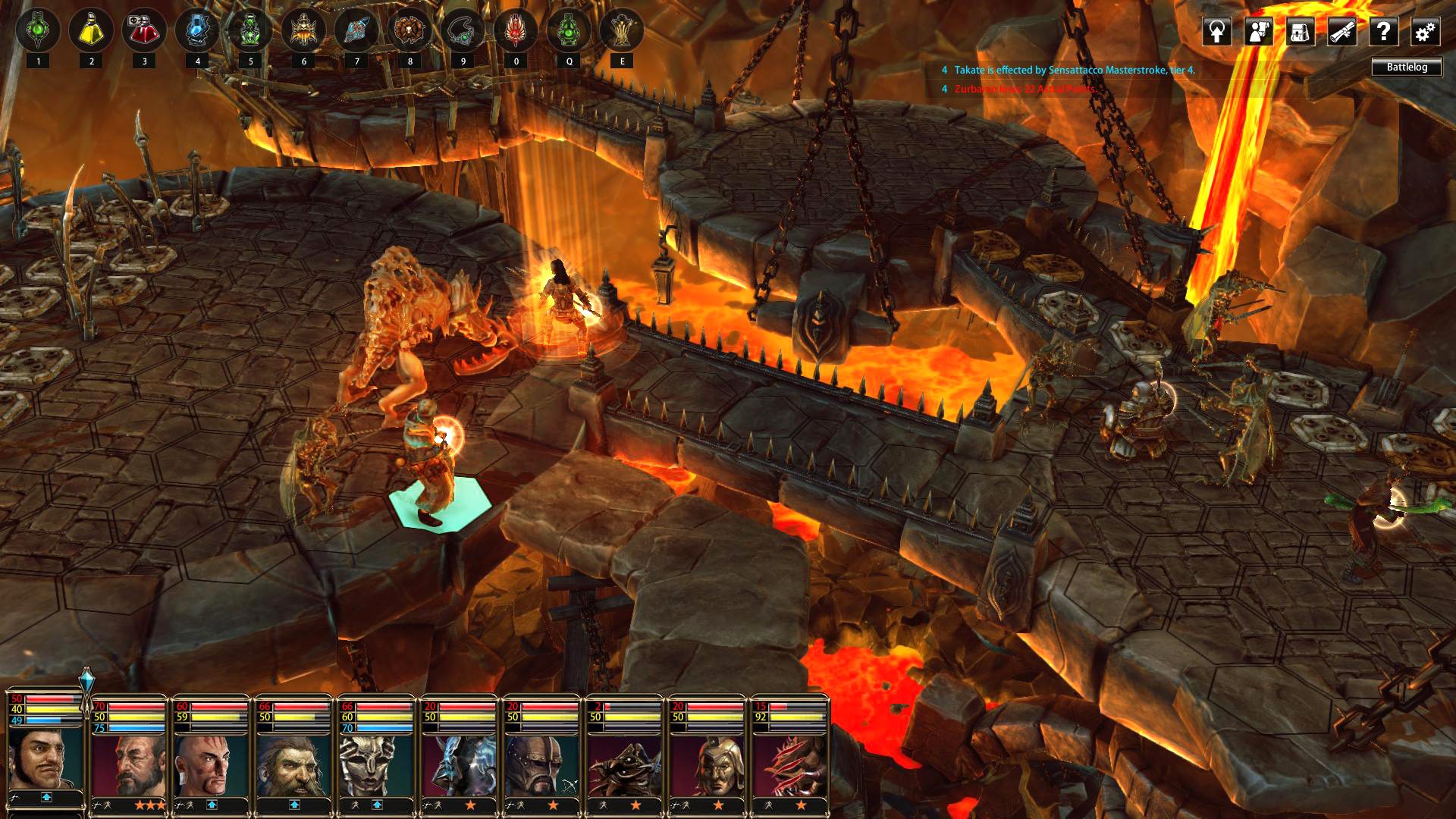The height and width of the screenshot is (819, 1456).
Task: Trigger the red wings ability in slot 0
Action: pos(514,30)
